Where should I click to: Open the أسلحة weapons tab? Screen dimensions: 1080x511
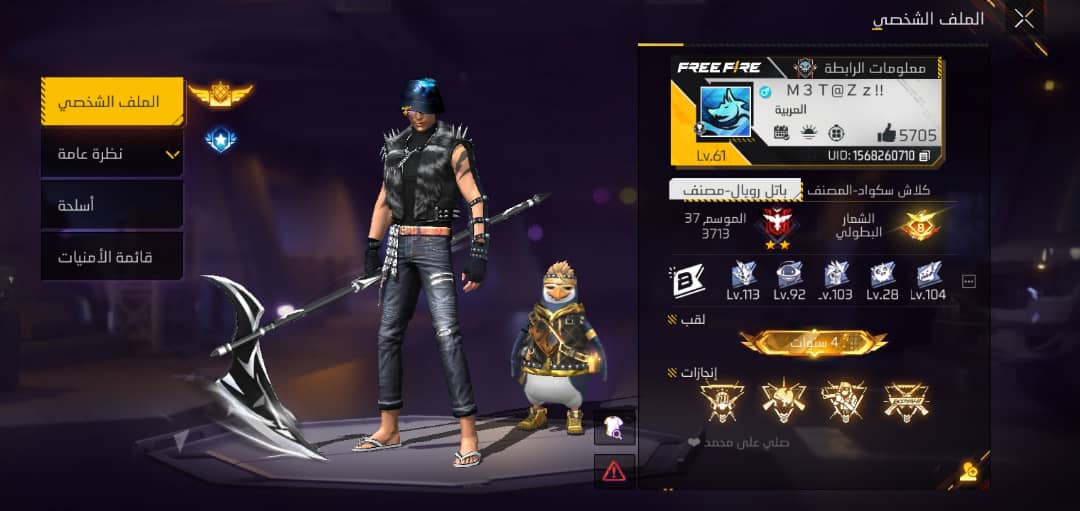pos(112,205)
